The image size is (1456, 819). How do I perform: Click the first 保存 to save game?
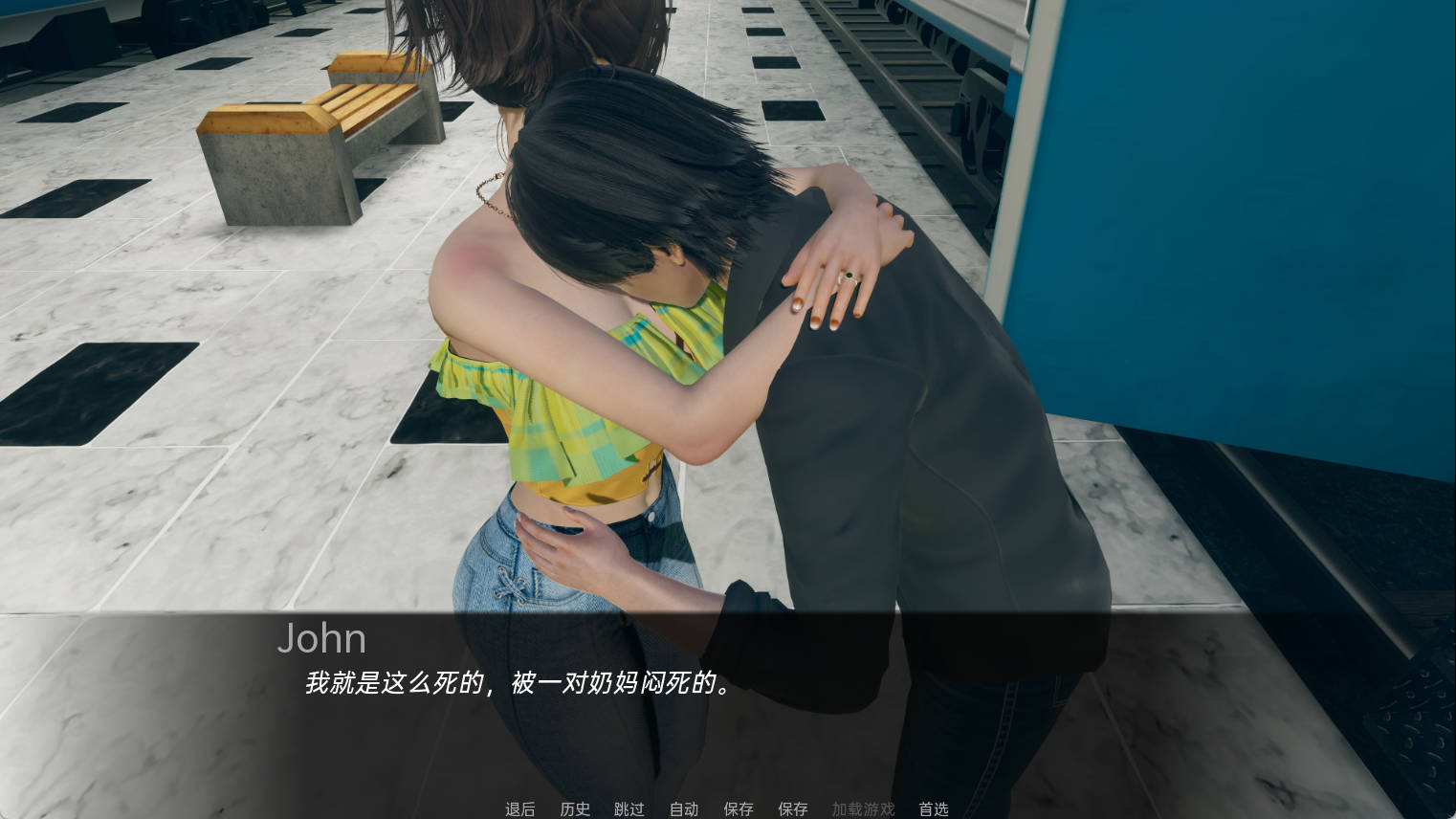[738, 808]
